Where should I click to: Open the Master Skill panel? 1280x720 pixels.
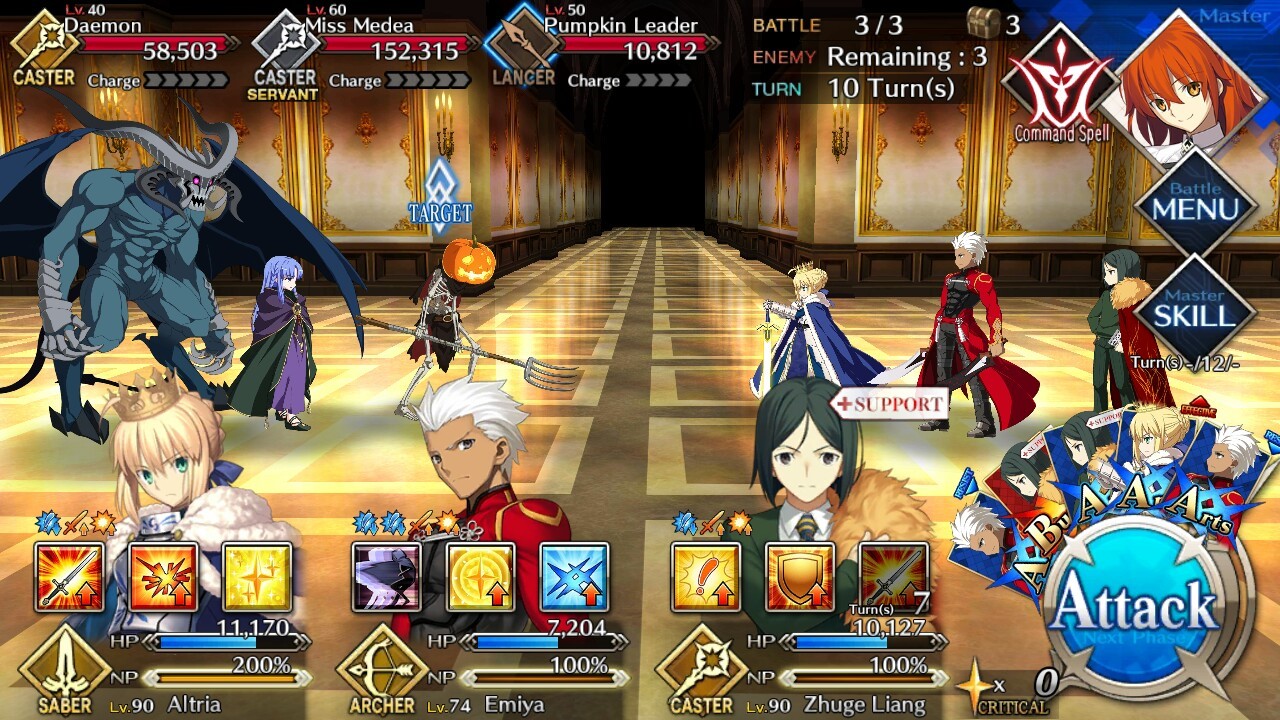(x=1195, y=310)
